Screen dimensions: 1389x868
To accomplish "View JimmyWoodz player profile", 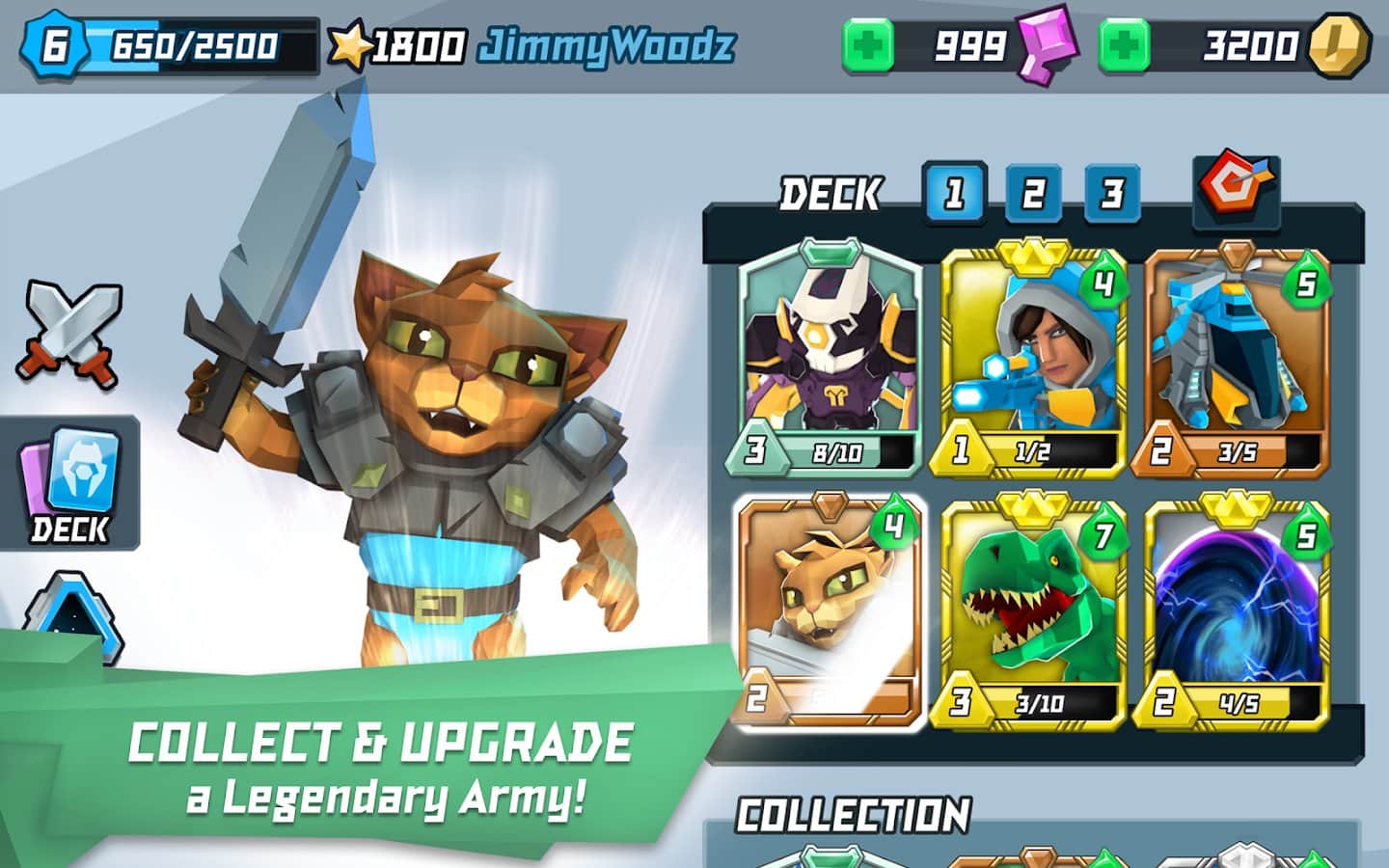I will (606, 45).
